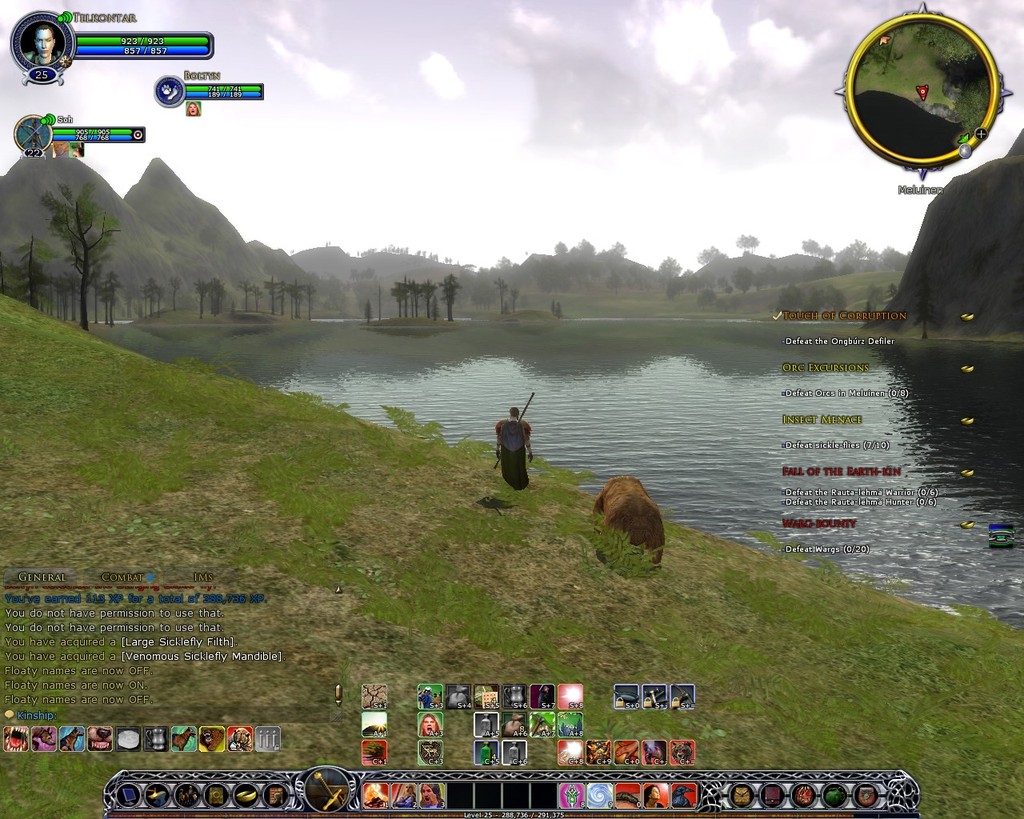The width and height of the screenshot is (1024, 819).
Task: Click the minimap plus zoom button
Action: pos(981,133)
